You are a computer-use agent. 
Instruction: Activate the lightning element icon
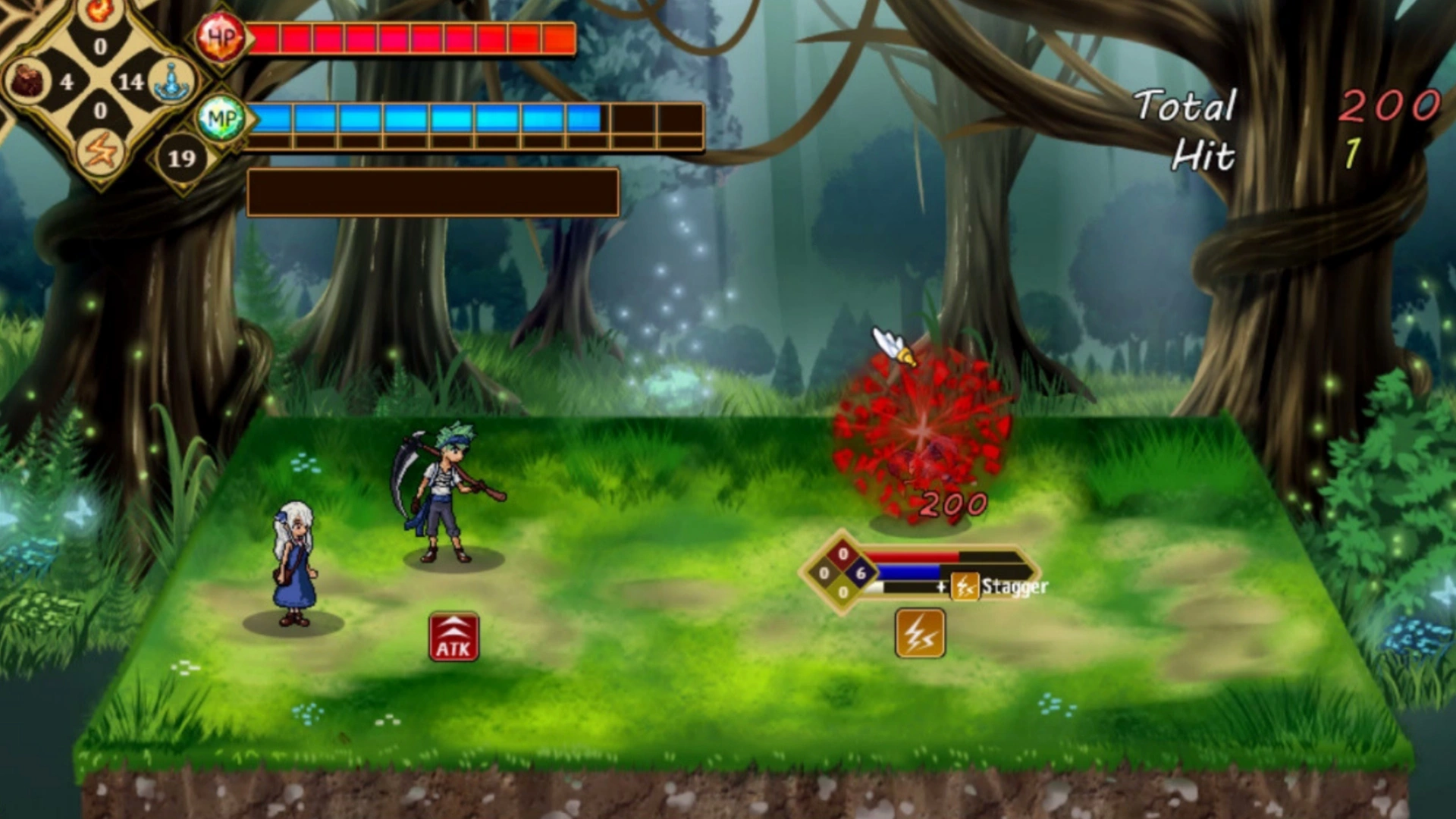[100, 151]
